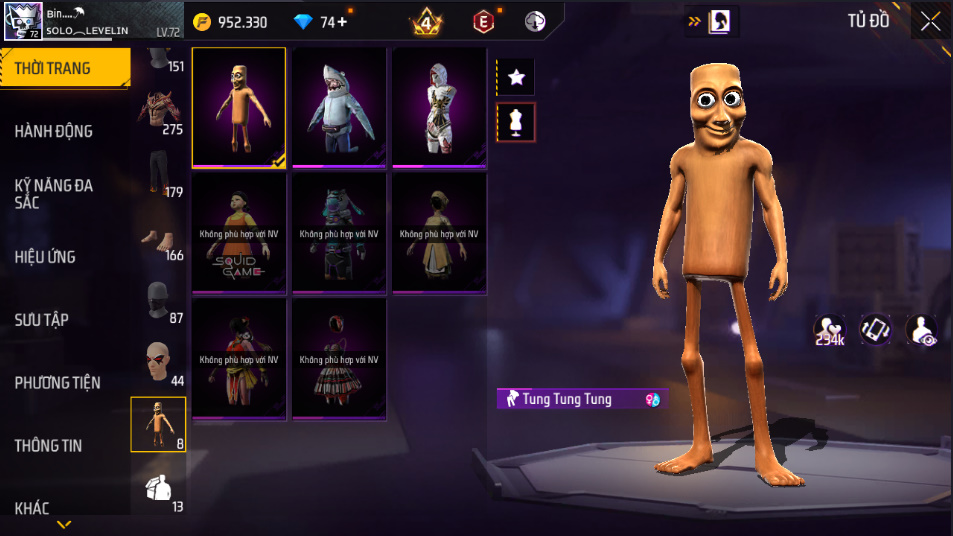Add diamonds with the plus button
Viewport: 953px width, 536px height.
342,22
